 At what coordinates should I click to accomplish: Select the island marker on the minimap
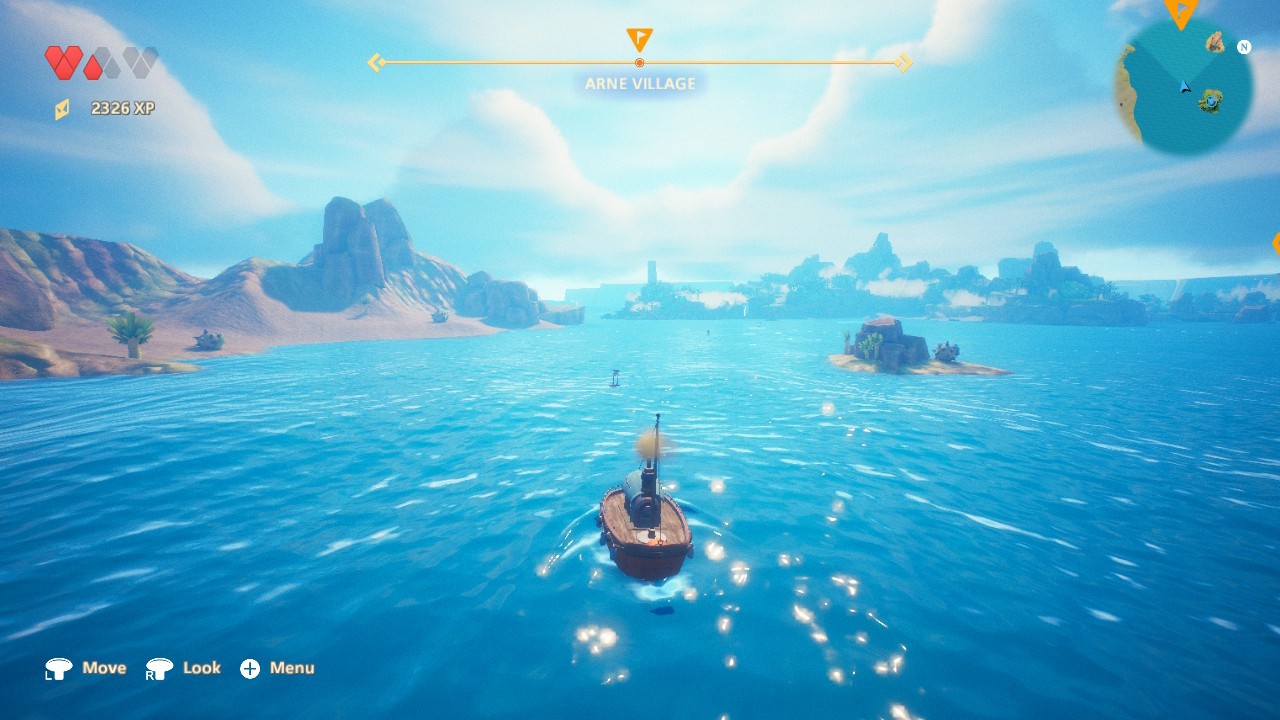click(x=1212, y=101)
